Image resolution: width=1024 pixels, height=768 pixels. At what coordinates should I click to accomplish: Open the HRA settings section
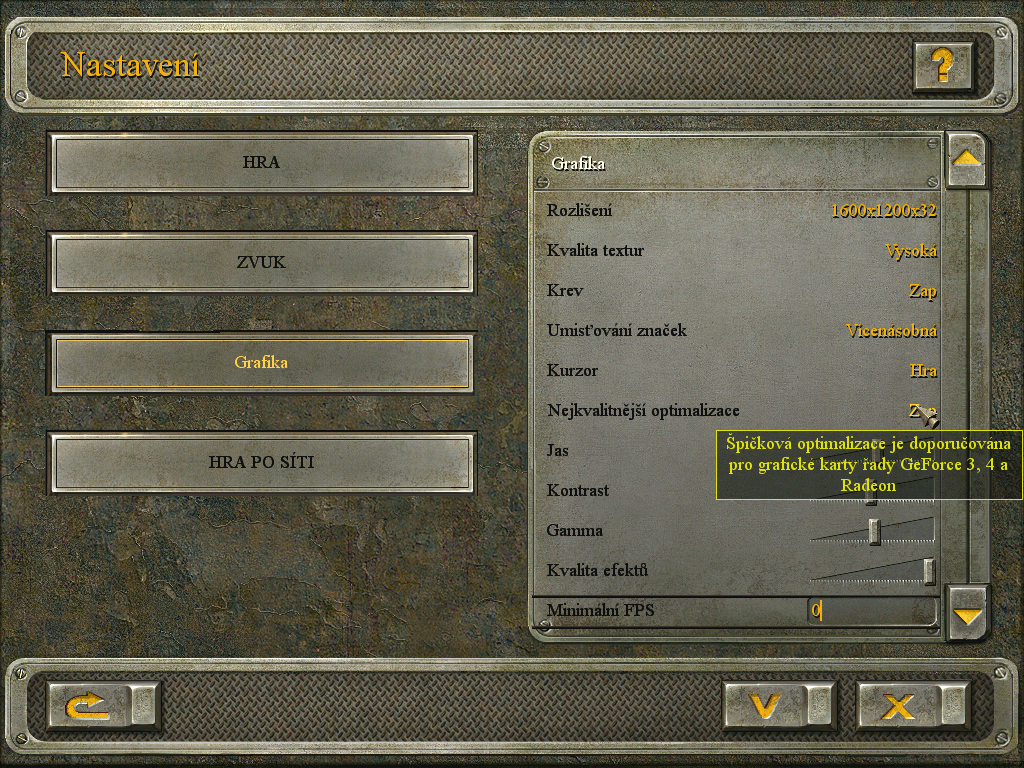[x=261, y=162]
